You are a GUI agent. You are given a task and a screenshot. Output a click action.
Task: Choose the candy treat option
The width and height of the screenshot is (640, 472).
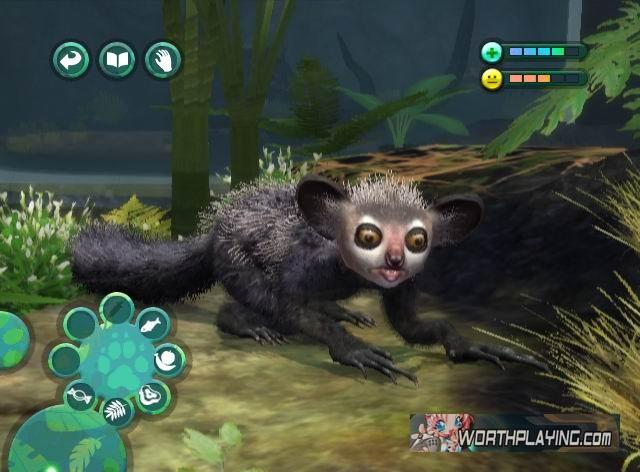[80, 396]
